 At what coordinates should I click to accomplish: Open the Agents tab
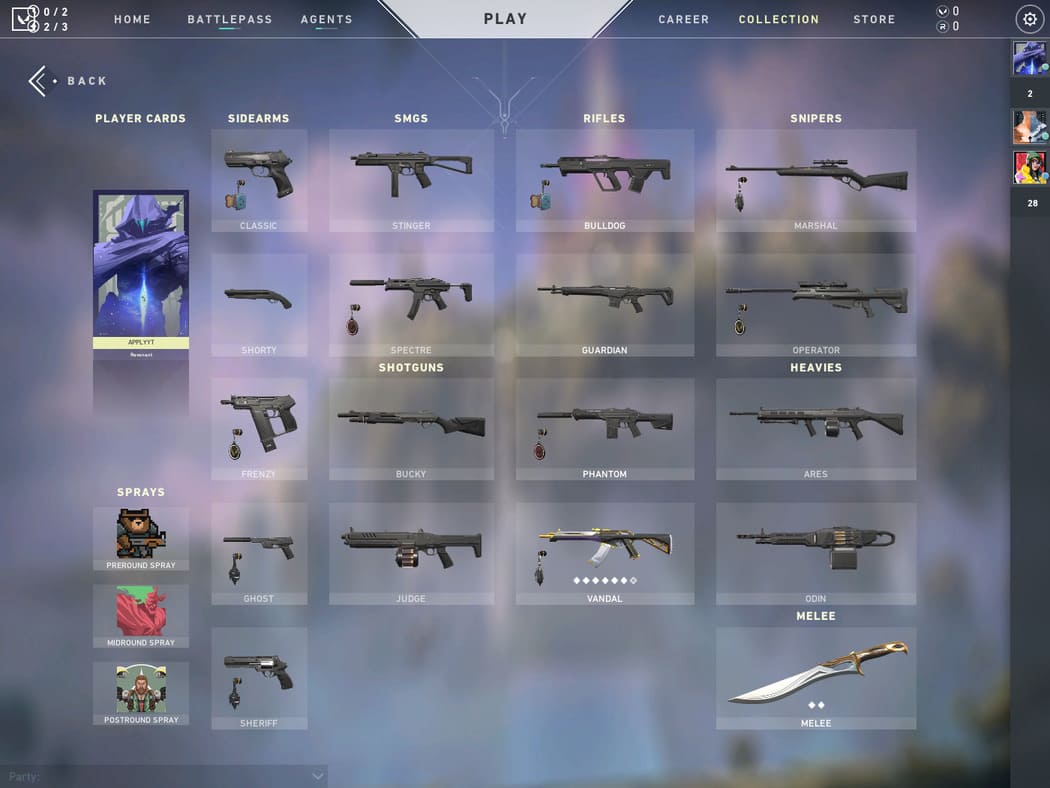tap(326, 19)
